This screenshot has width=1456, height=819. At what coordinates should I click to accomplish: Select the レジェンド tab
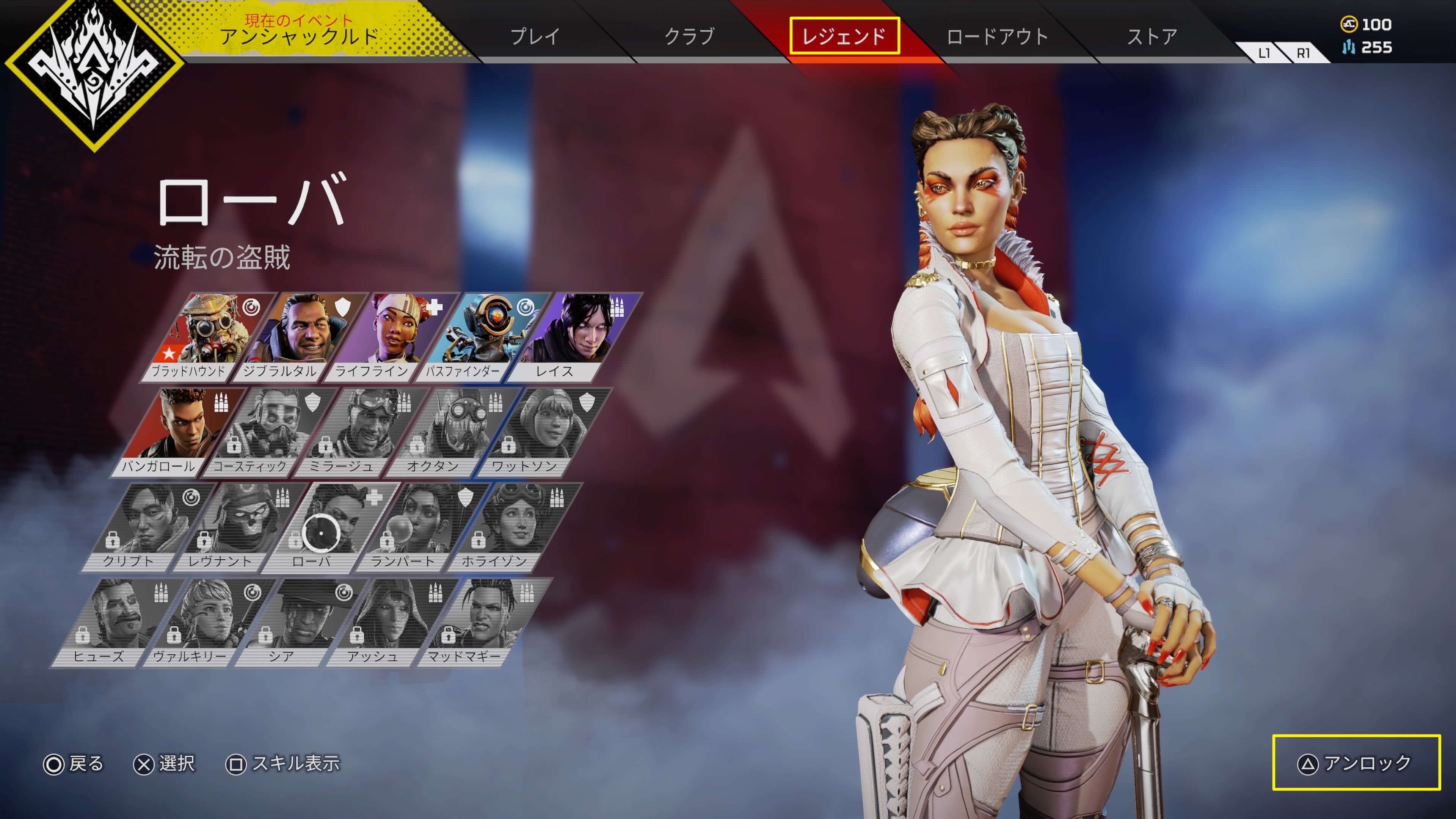click(844, 36)
